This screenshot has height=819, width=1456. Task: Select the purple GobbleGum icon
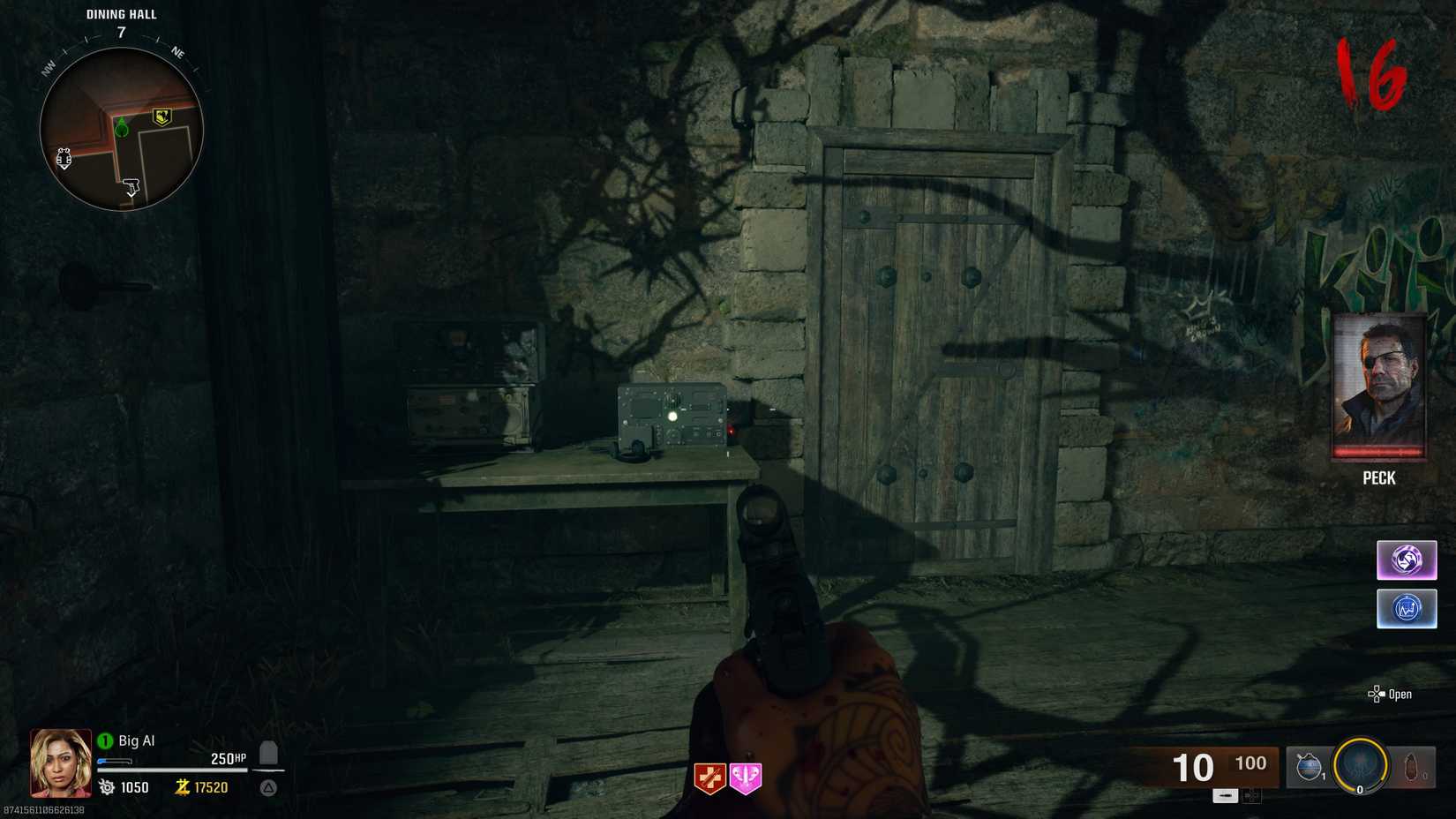[x=1407, y=560]
